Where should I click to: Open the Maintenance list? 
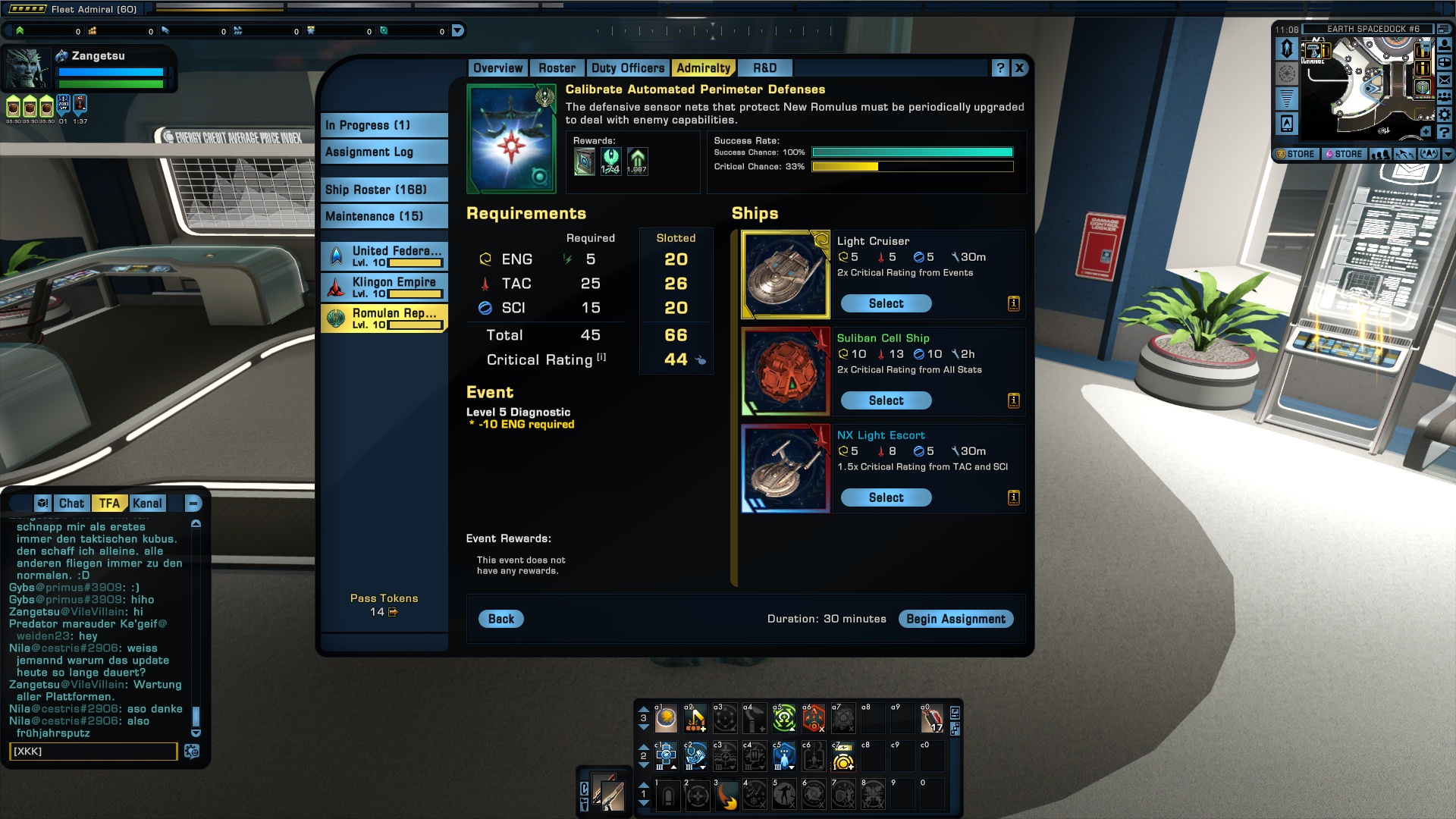(x=384, y=216)
